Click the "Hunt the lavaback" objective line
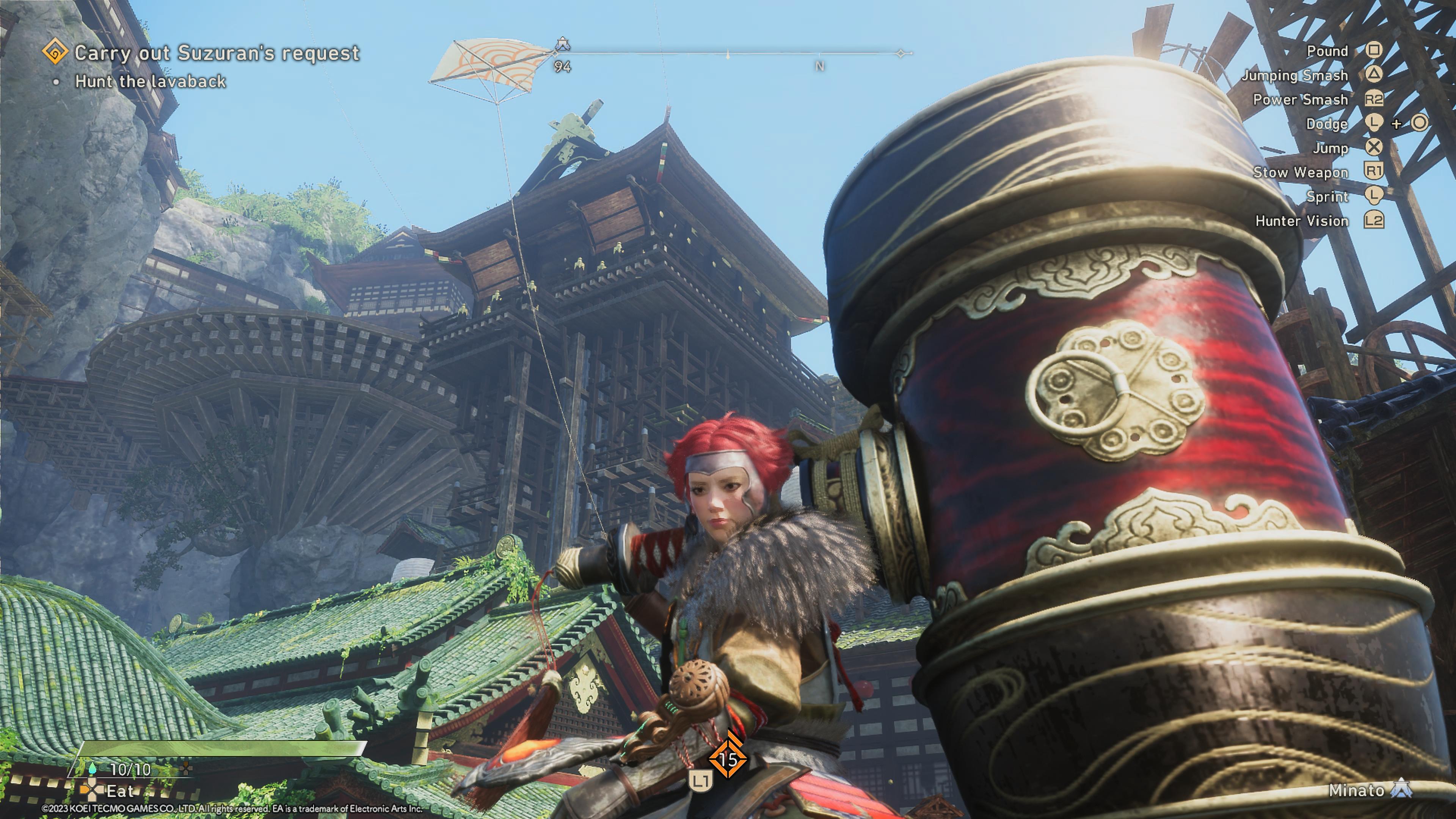This screenshot has height=819, width=1456. [x=151, y=82]
